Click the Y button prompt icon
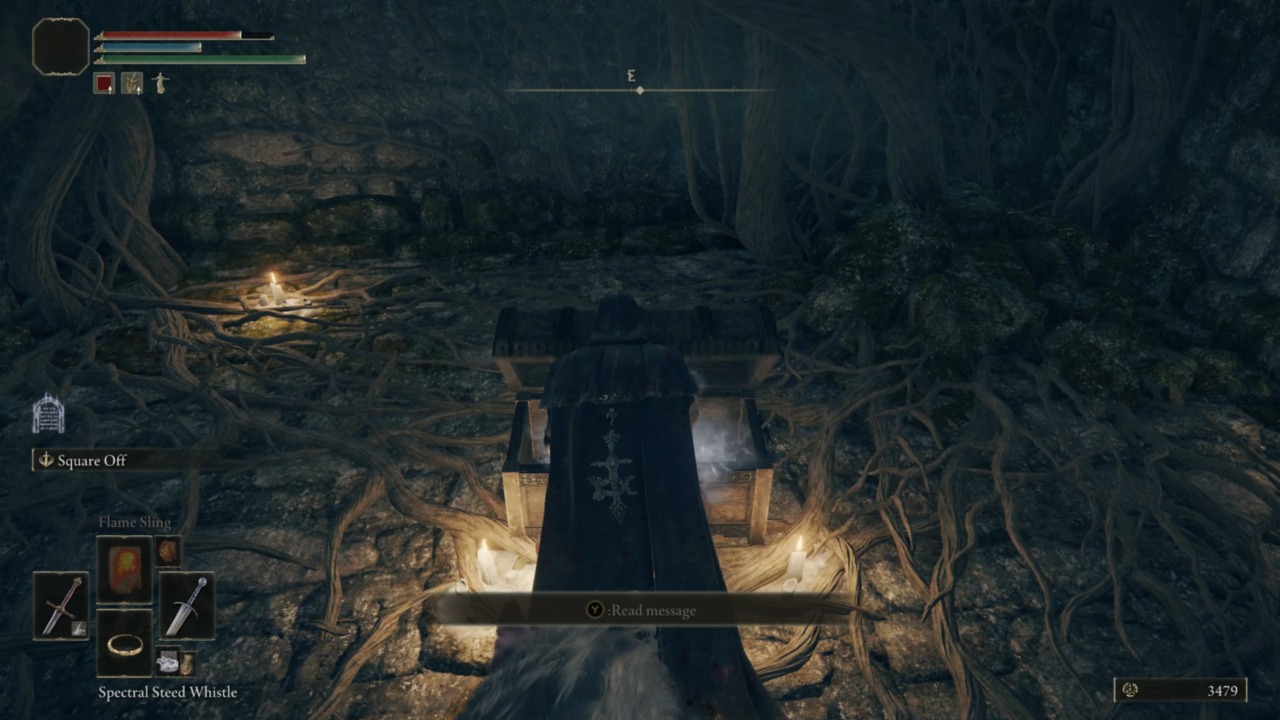Viewport: 1280px width, 720px height. click(x=594, y=610)
